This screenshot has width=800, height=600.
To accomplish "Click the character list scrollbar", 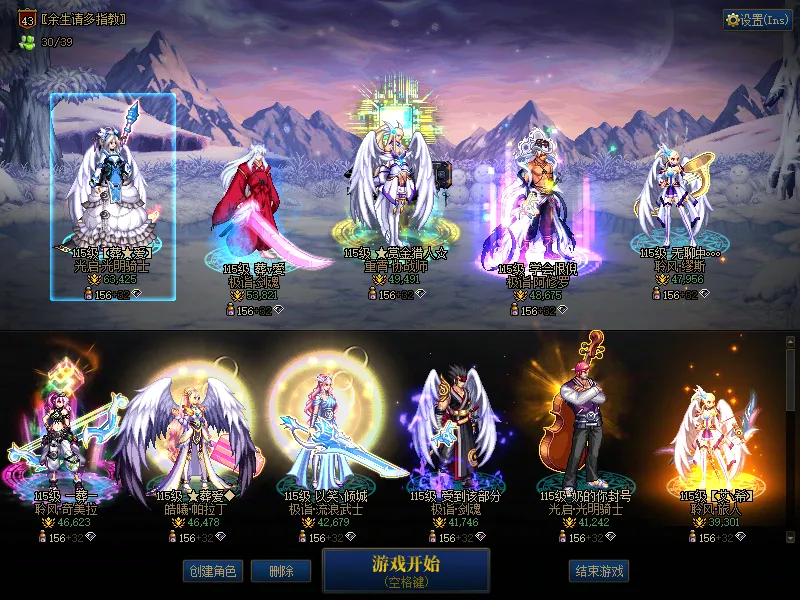I will pos(791,440).
